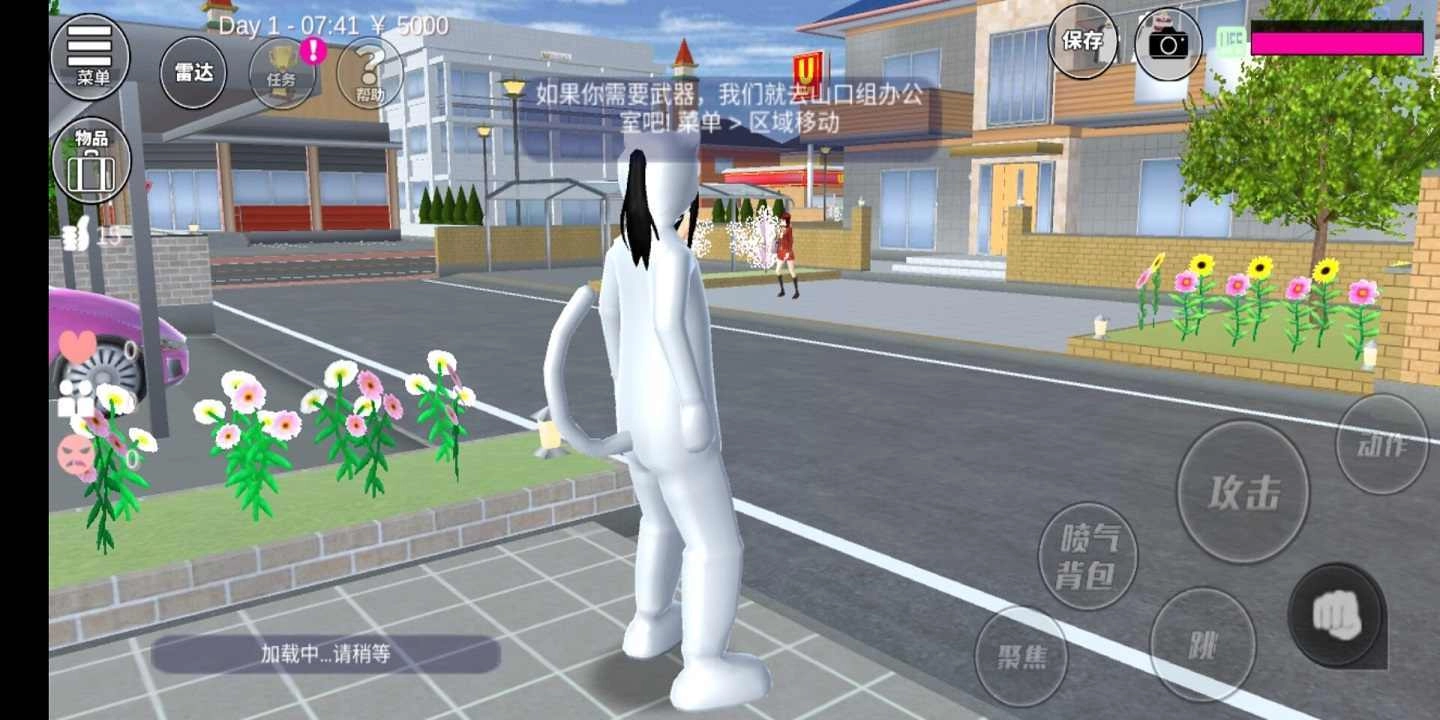Tap the 跳 jump button
This screenshot has width=1440, height=720.
coord(1203,645)
